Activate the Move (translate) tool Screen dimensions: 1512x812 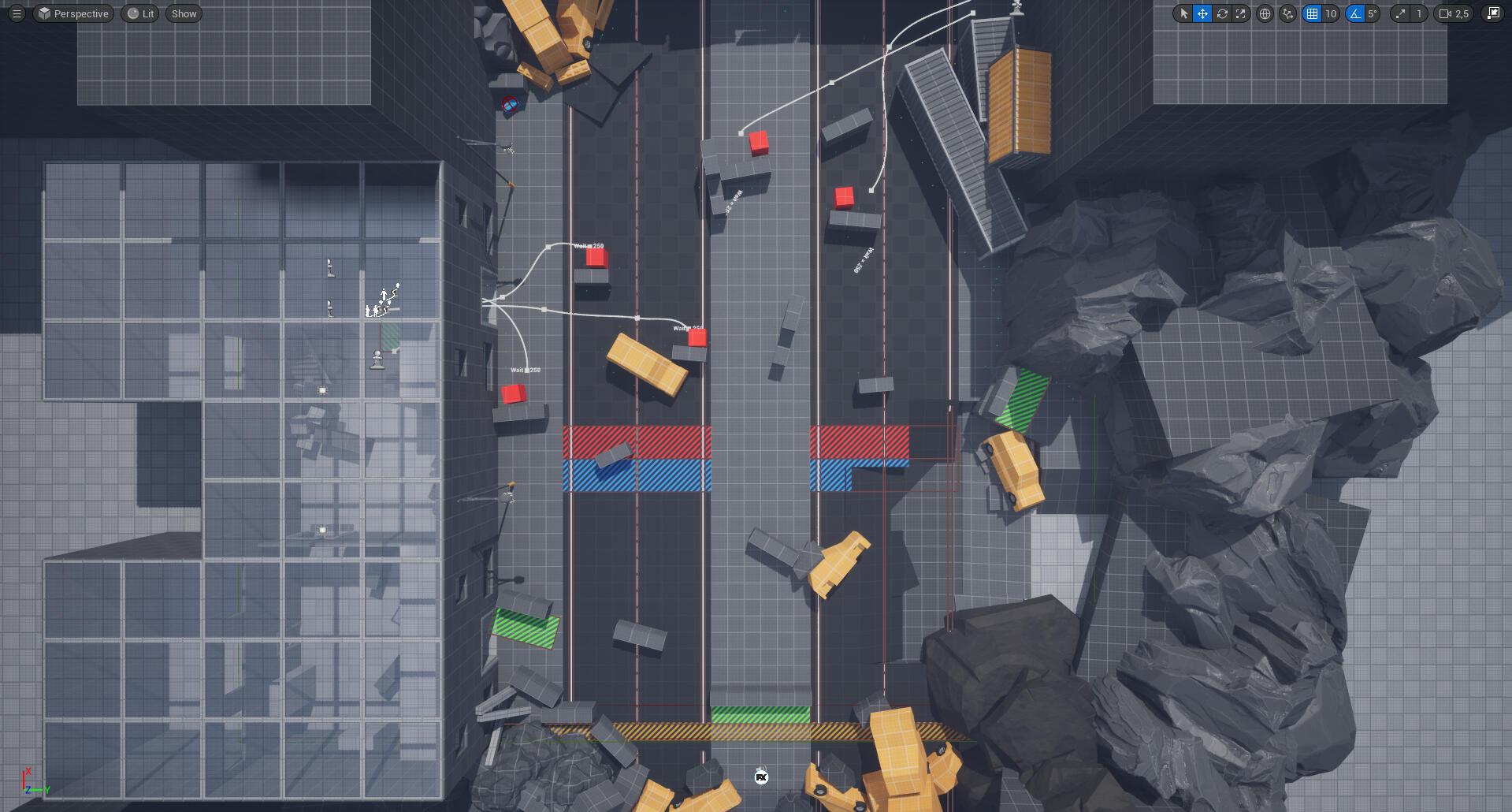(1203, 13)
